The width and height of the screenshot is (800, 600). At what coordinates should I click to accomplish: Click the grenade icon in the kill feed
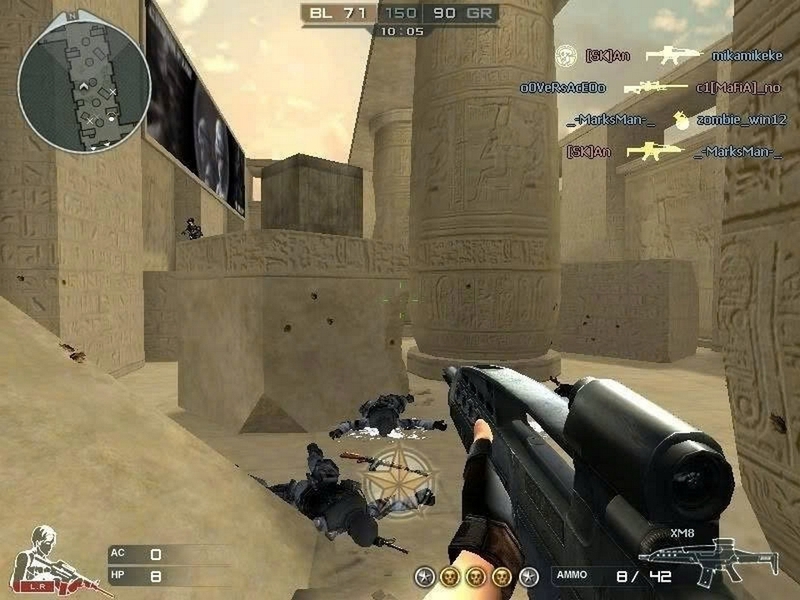click(681, 120)
